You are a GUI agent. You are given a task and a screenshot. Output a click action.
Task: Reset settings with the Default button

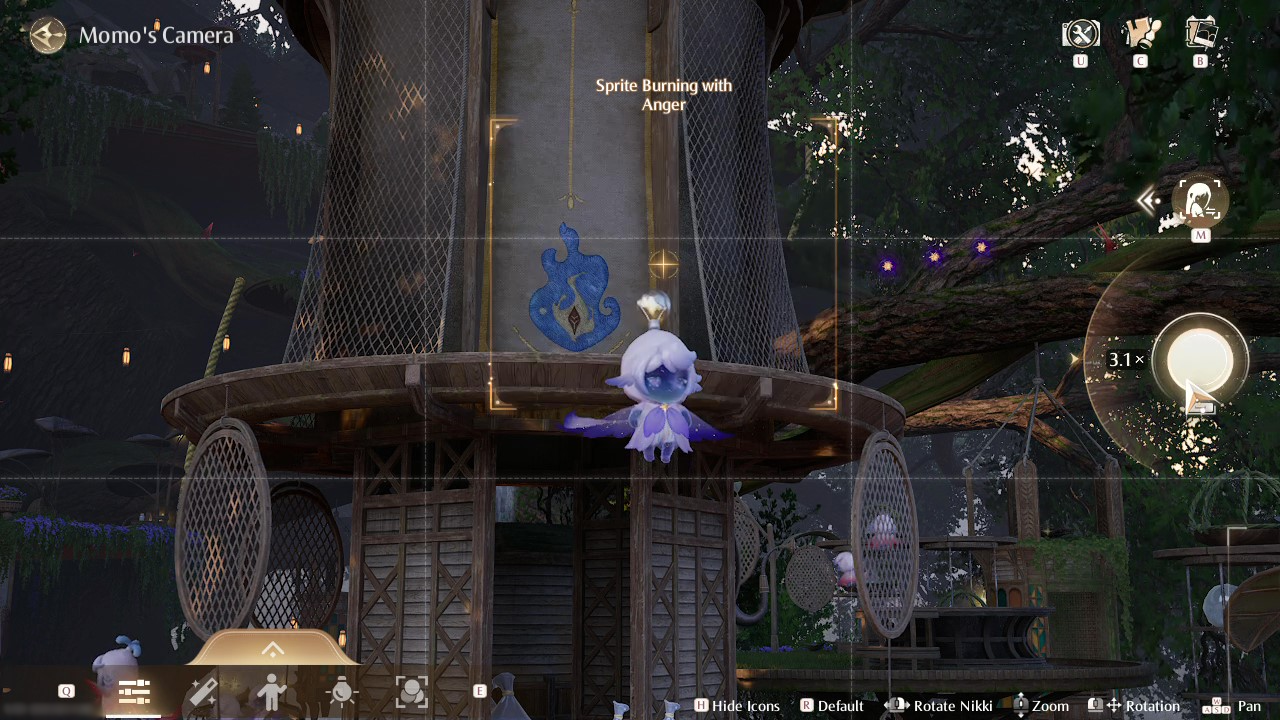pos(833,706)
